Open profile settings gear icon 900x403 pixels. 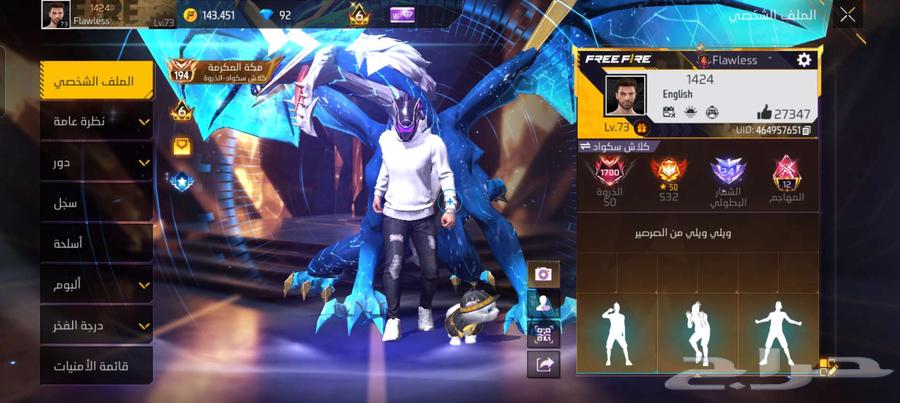tap(804, 60)
